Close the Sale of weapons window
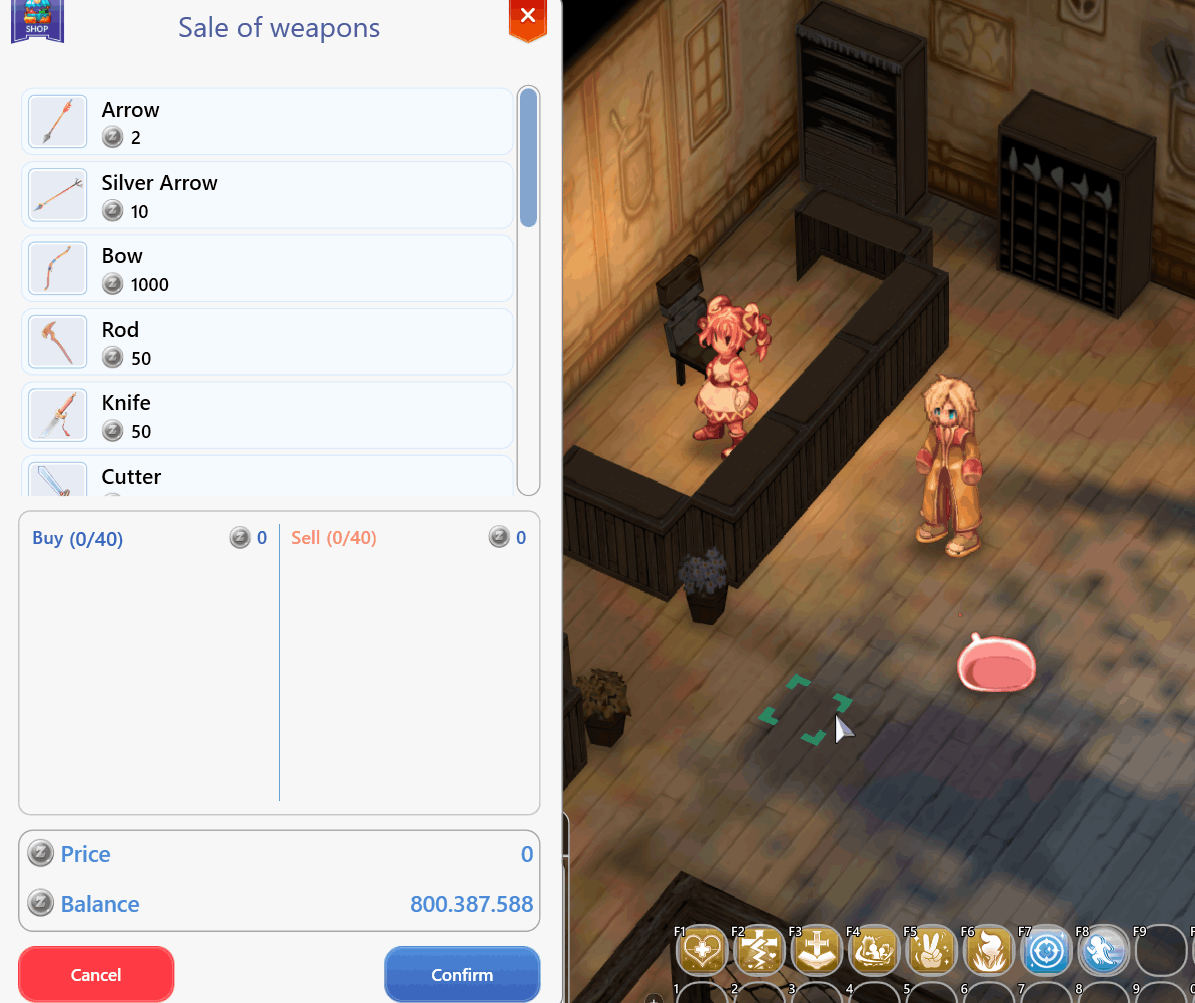Screen dimensions: 1195x1003 coord(528,17)
